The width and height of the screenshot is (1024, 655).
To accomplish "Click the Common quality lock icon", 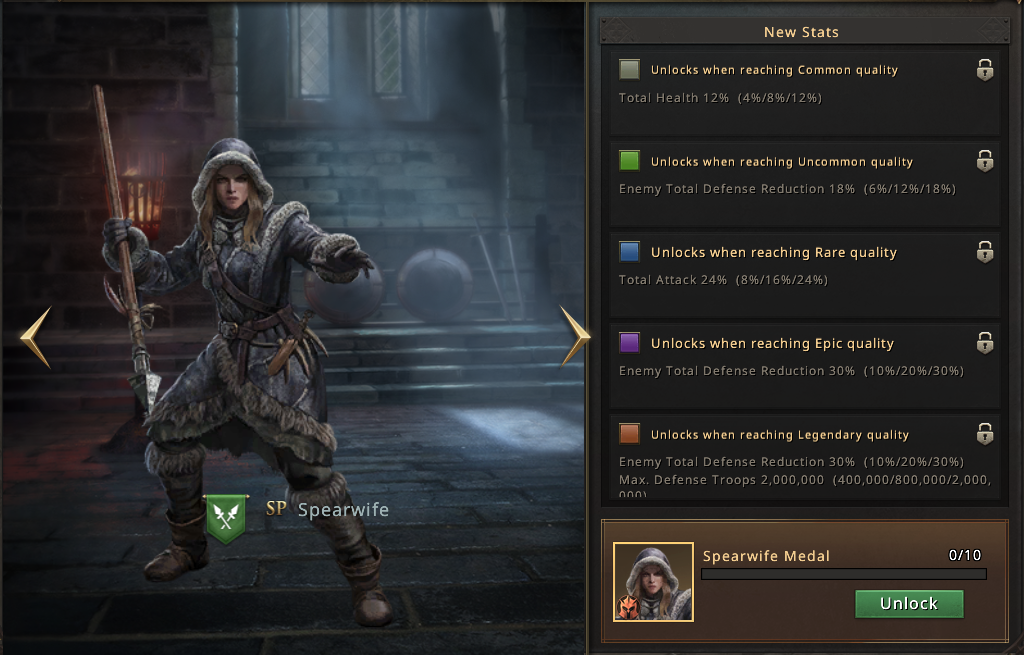I will click(x=985, y=70).
